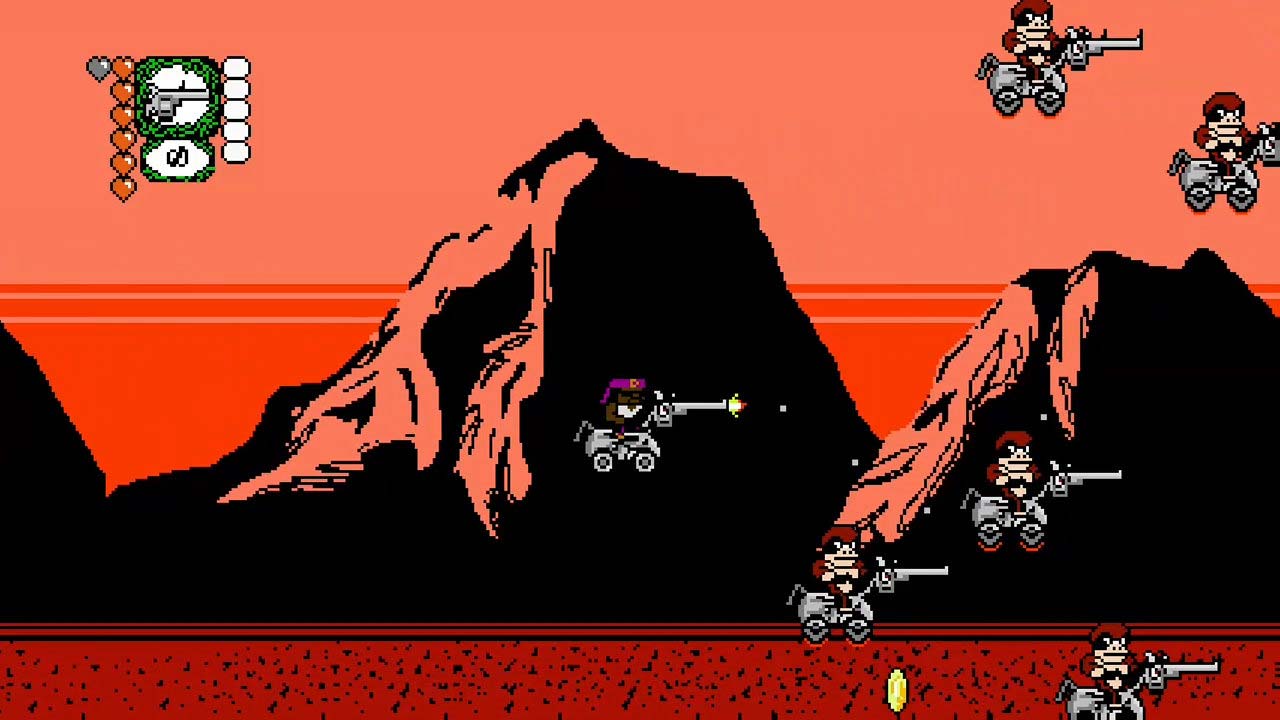Click the yellow muzzle flash from the pistol
The image size is (1280, 720).
(x=737, y=404)
